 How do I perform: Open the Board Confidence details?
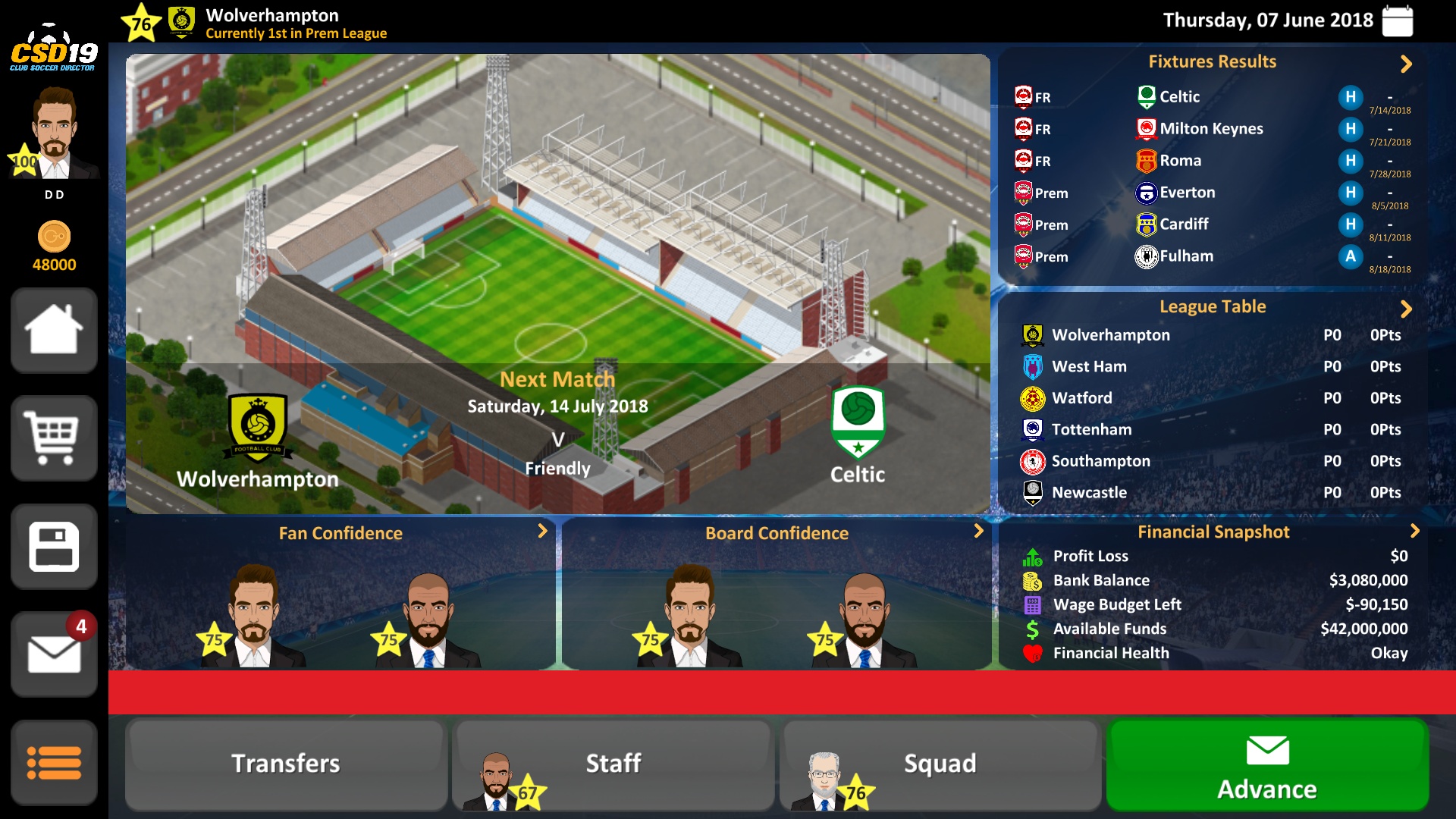pyautogui.click(x=978, y=531)
